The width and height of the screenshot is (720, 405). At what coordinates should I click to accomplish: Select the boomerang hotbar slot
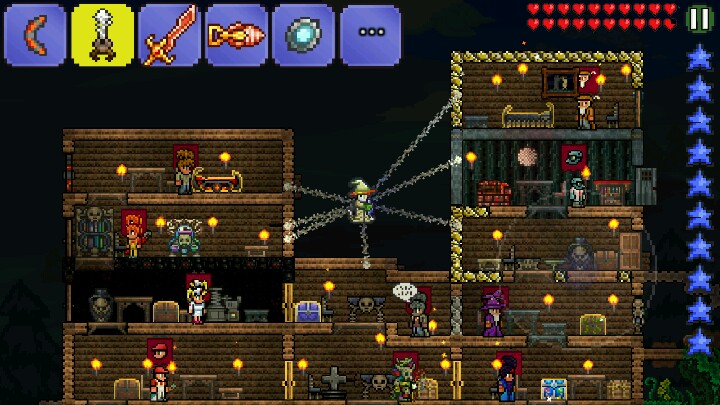click(35, 35)
